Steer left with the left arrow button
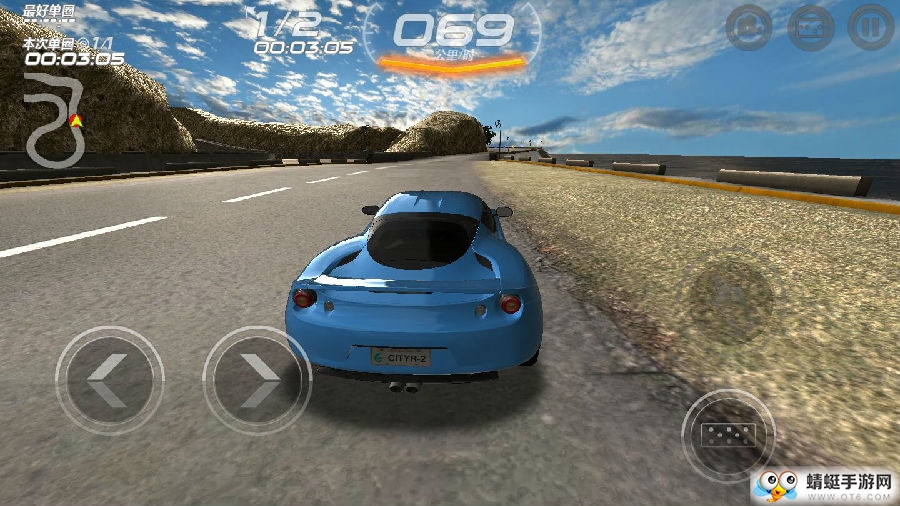This screenshot has height=506, width=900. (109, 380)
